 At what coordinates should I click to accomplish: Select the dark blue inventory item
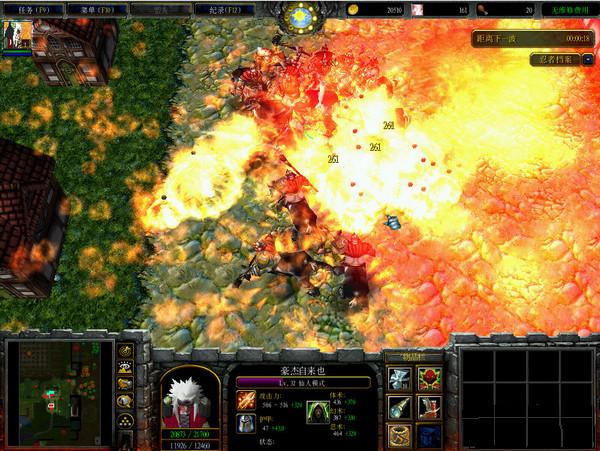[428, 436]
